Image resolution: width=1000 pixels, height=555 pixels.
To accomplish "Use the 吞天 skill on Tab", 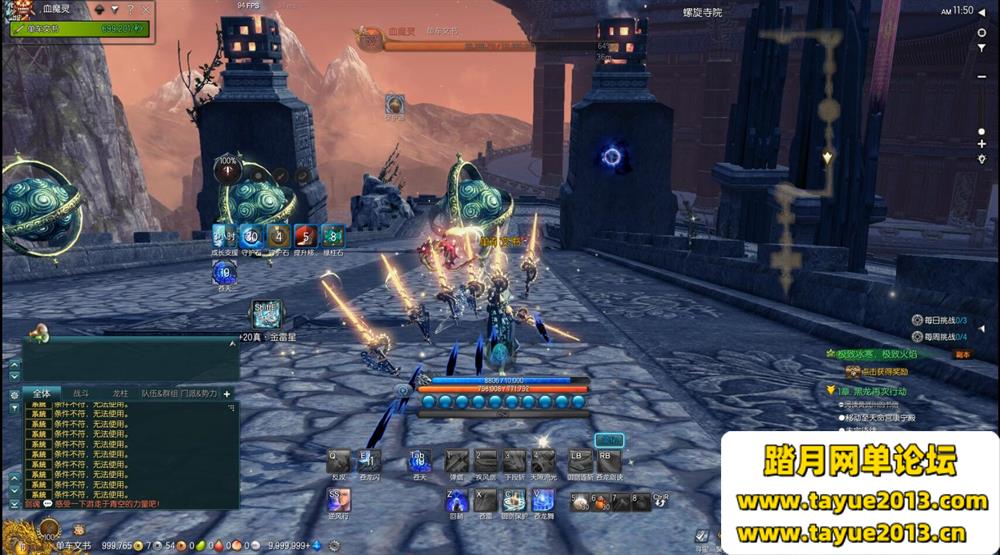I will (420, 461).
